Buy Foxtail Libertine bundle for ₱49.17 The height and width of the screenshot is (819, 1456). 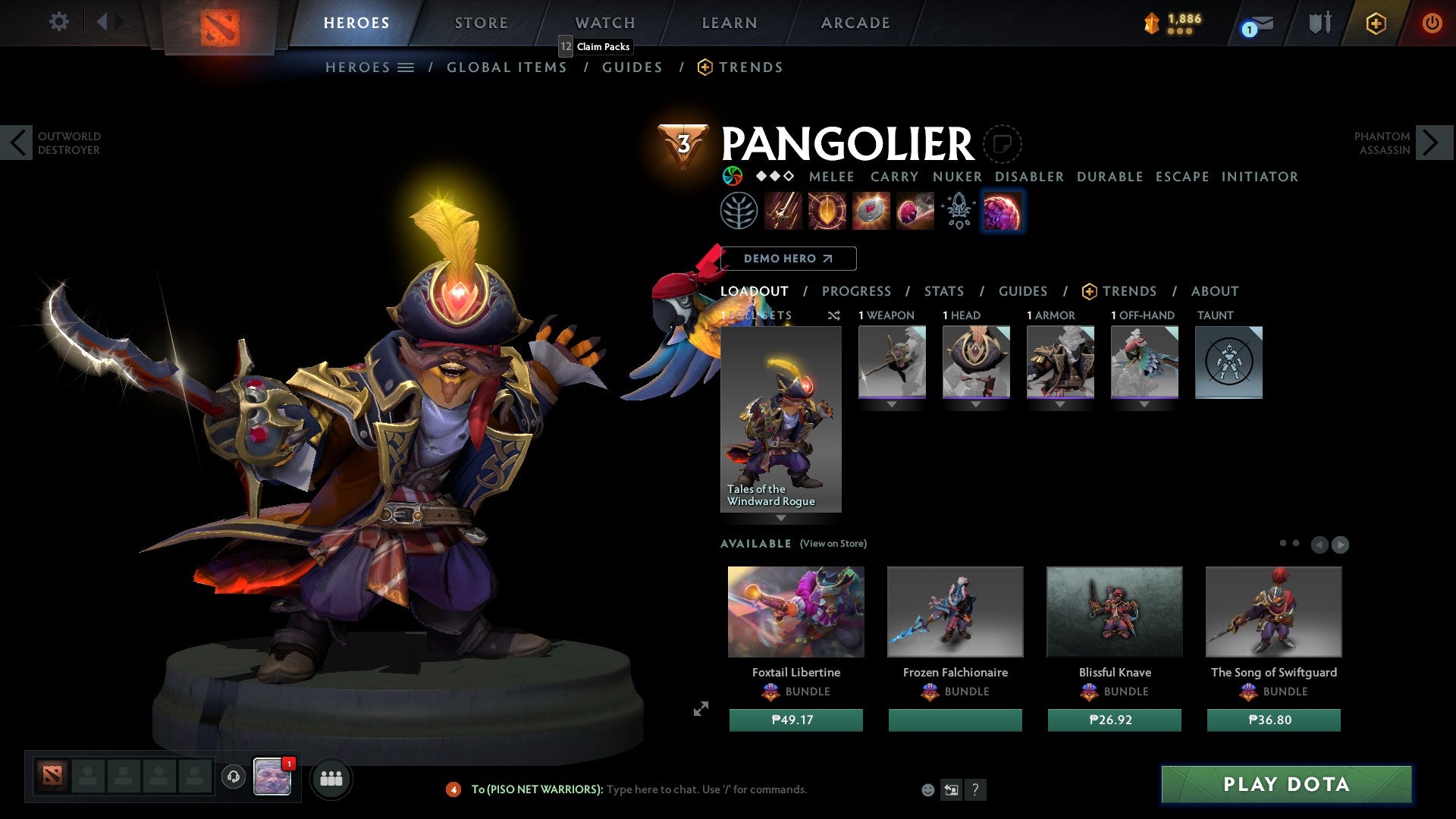[795, 720]
